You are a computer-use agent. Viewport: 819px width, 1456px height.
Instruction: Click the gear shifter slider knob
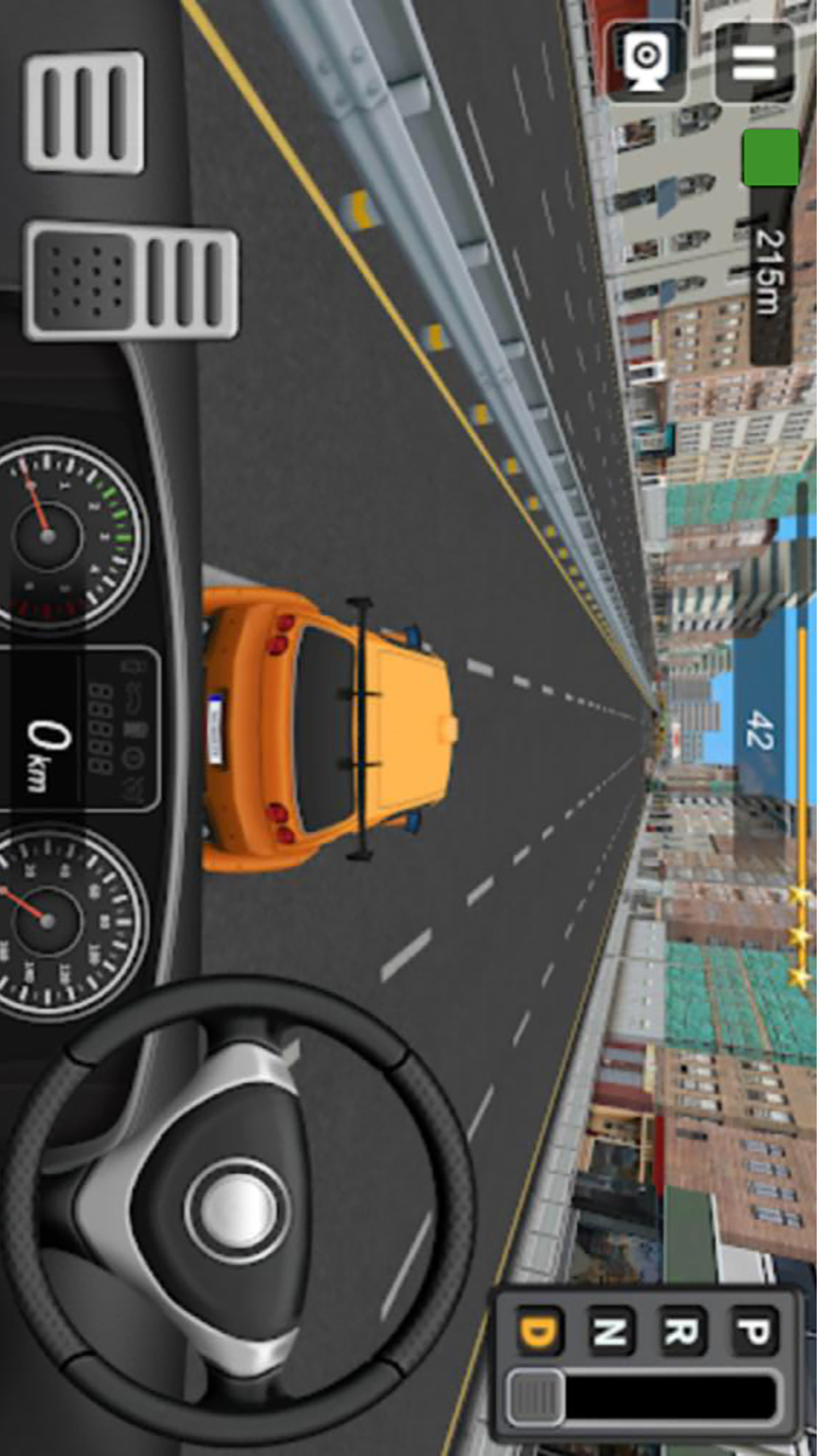point(536,1397)
